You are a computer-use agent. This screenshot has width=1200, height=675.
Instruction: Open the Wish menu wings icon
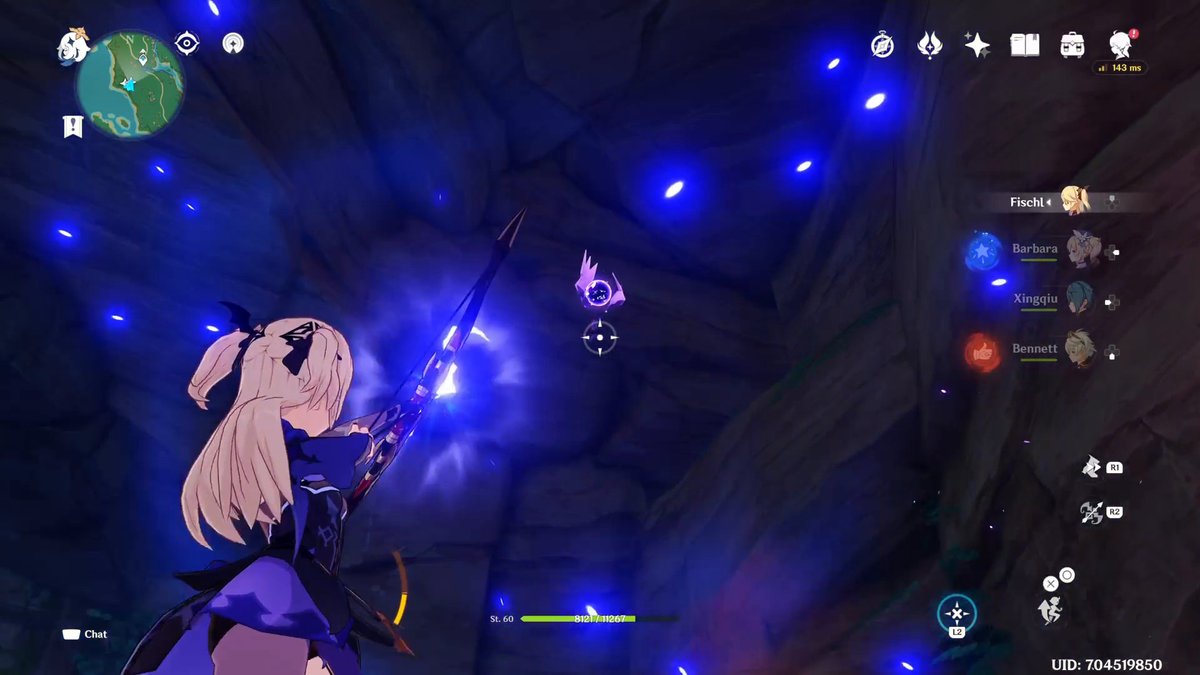click(x=930, y=45)
